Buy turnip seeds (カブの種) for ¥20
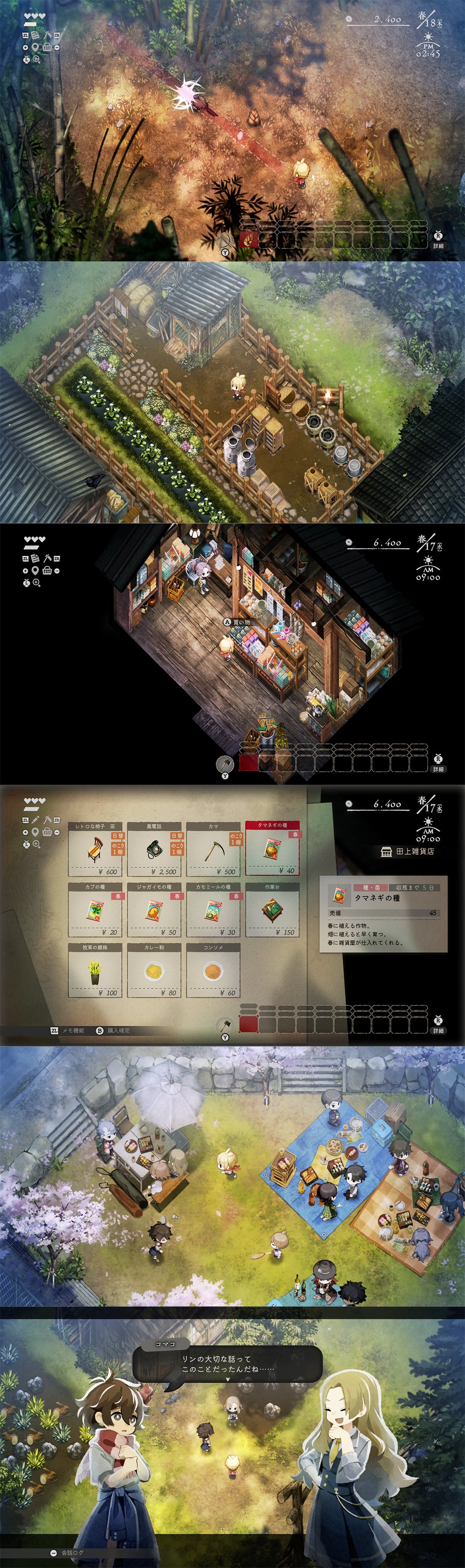 click(x=95, y=910)
